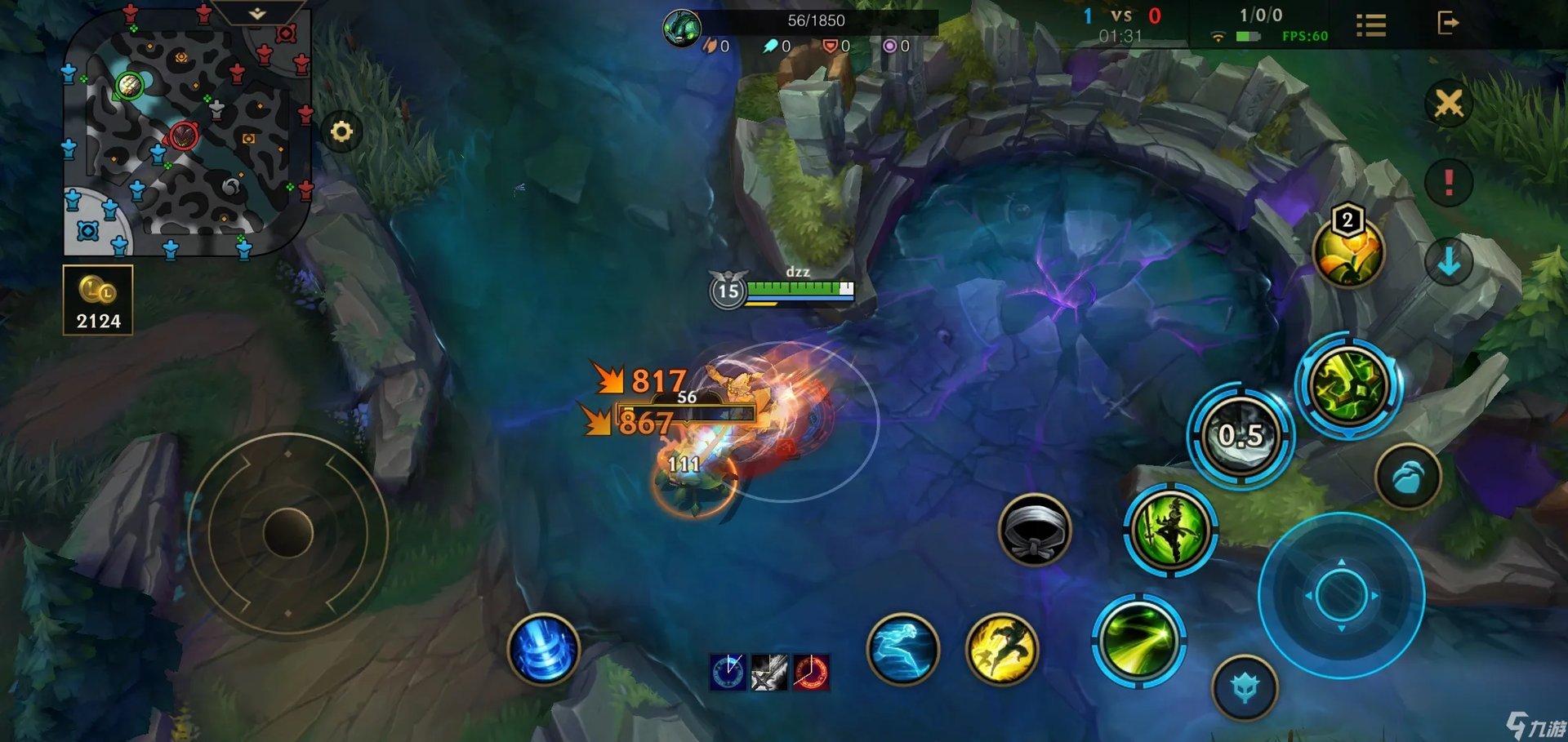Image resolution: width=1568 pixels, height=742 pixels.
Task: Tap the ability showing 0.5 cooldown
Action: 1241,436
